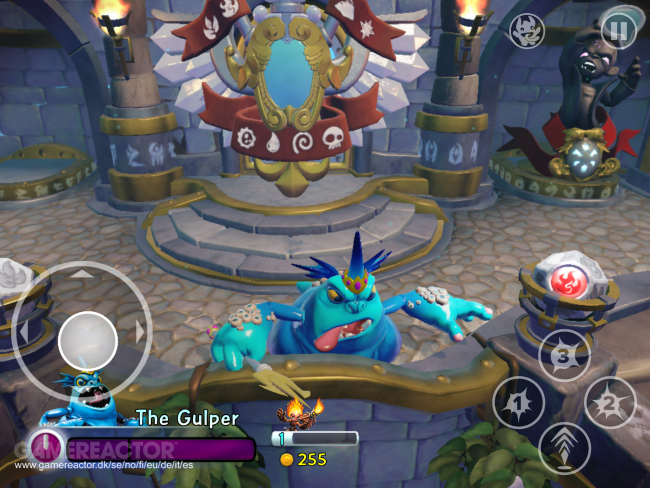Activate attack button 3
The height and width of the screenshot is (488, 650).
pyautogui.click(x=564, y=355)
